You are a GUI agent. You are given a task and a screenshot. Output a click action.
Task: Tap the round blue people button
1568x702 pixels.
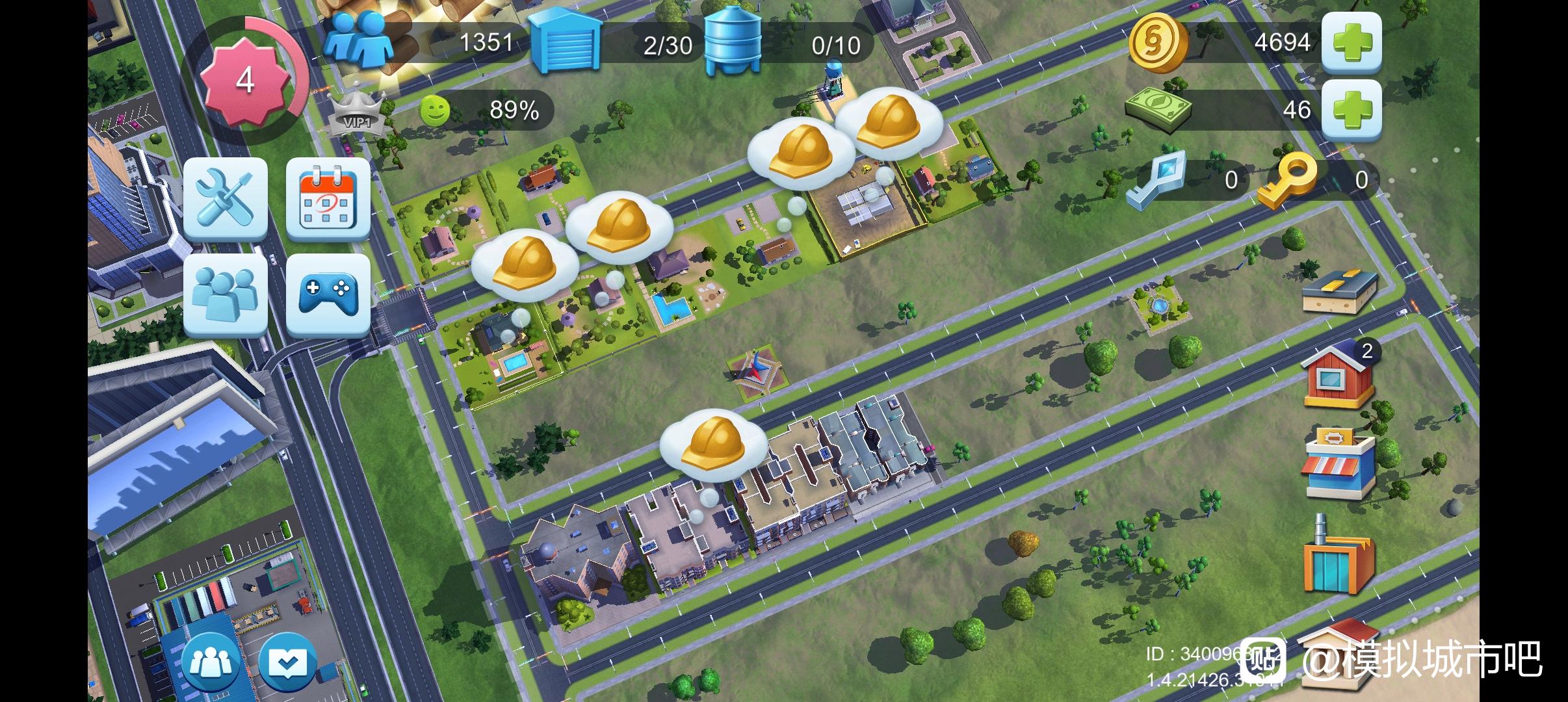point(210,662)
